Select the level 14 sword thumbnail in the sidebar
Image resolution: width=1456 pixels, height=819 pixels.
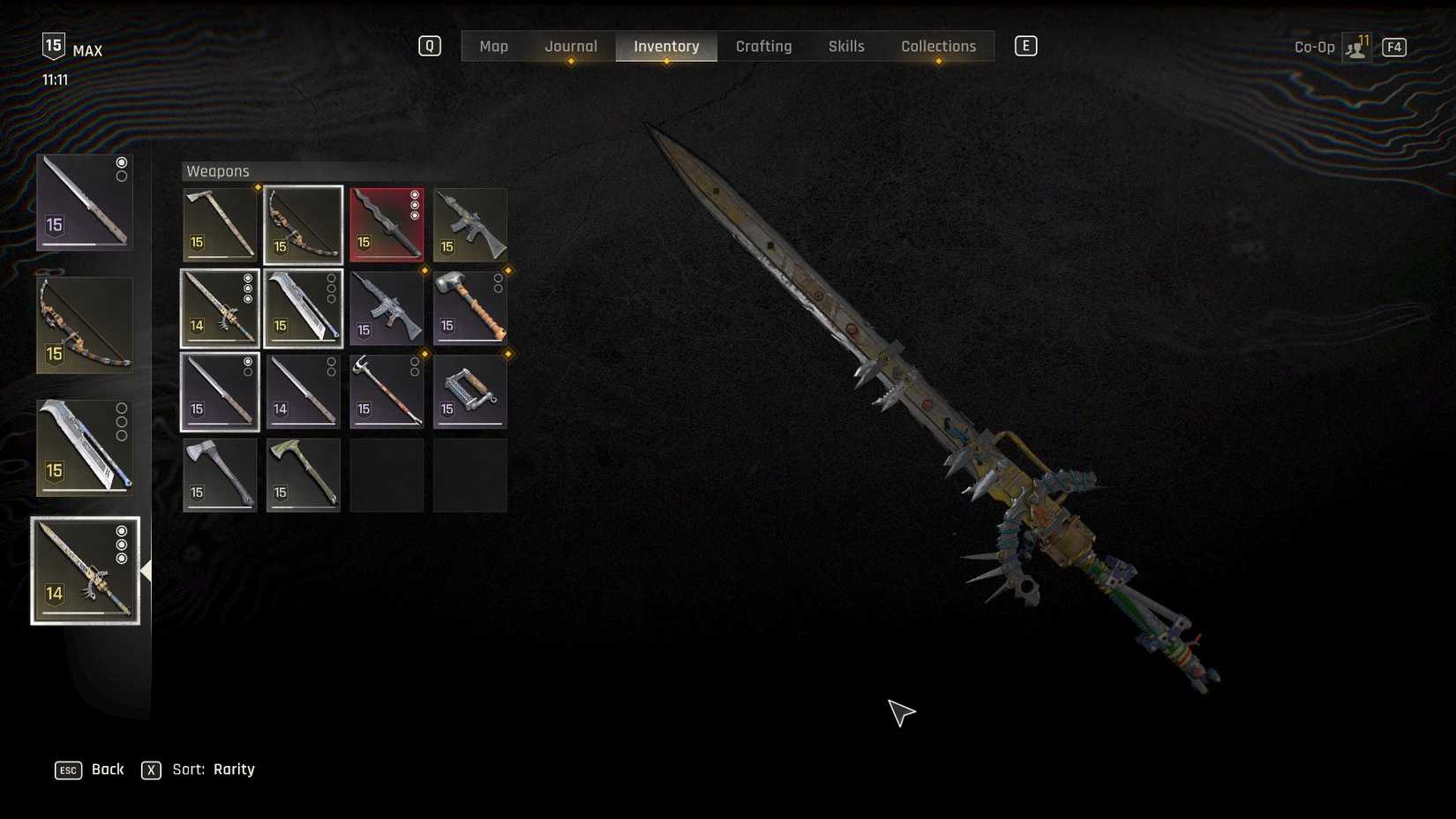tap(84, 569)
